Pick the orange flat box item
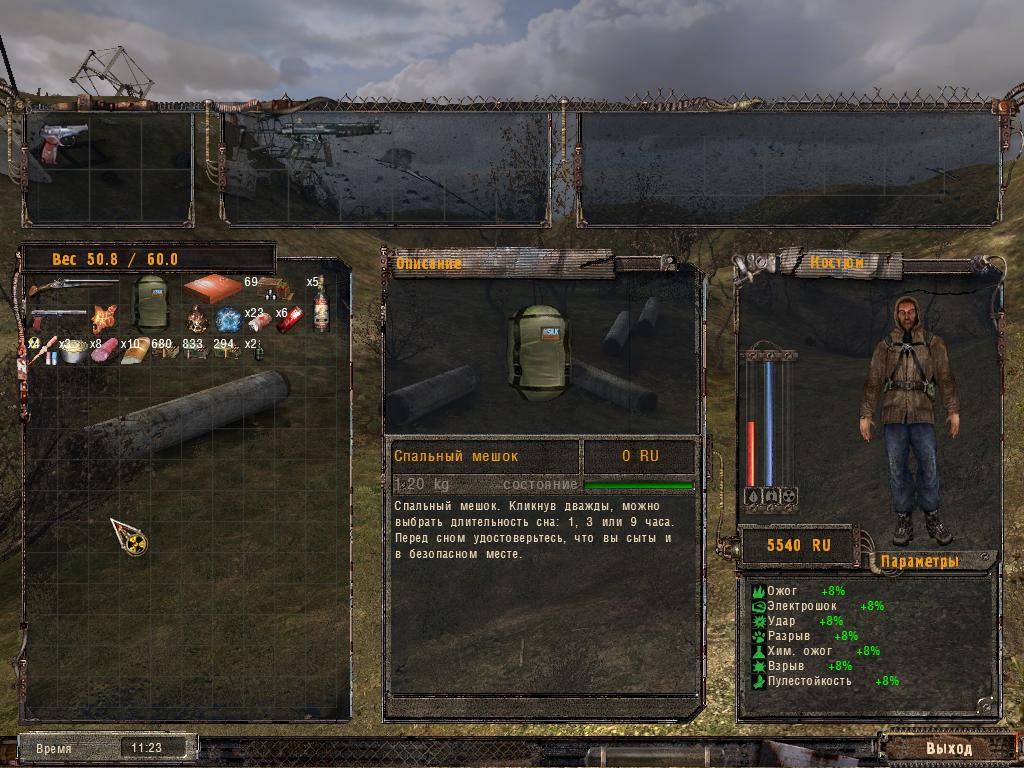Viewport: 1024px width, 768px height. pyautogui.click(x=212, y=288)
